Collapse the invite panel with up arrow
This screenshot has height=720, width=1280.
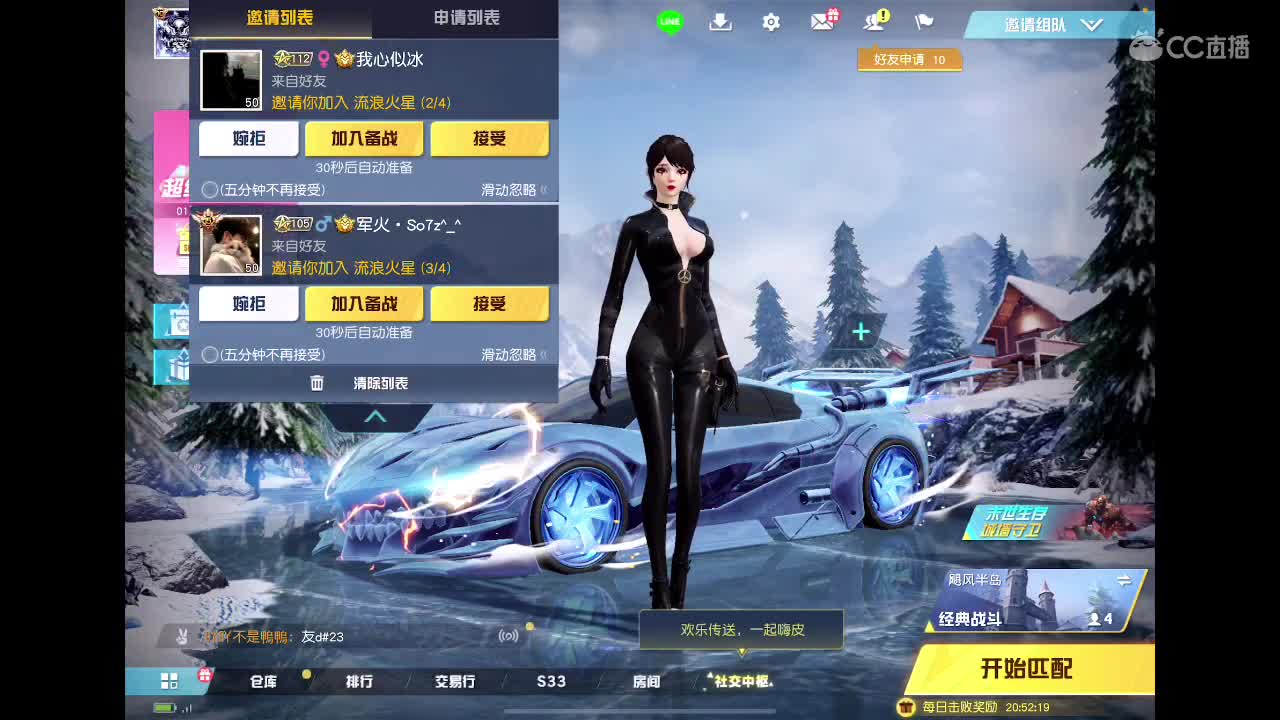[373, 416]
